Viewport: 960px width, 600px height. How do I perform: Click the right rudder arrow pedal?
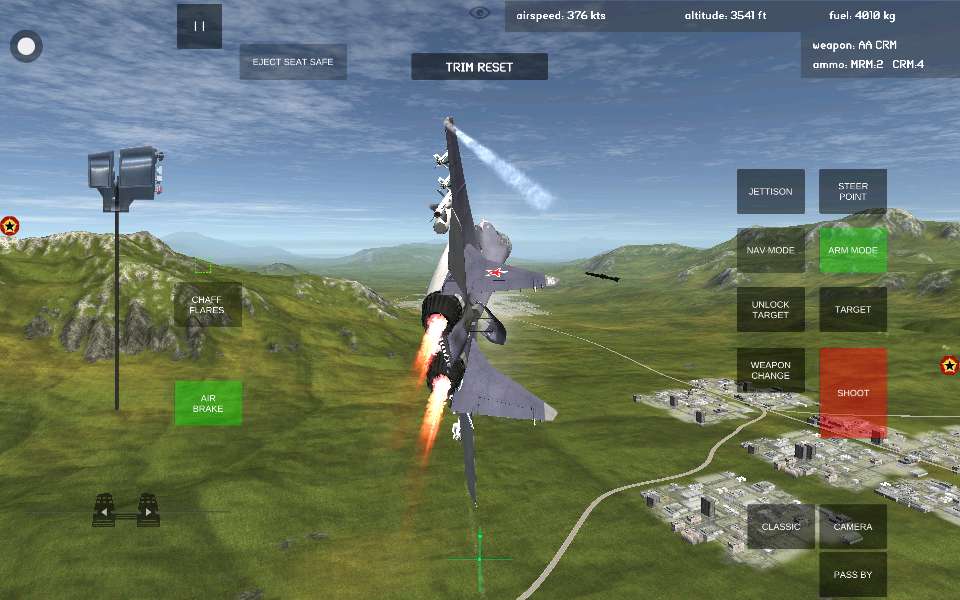(x=148, y=511)
